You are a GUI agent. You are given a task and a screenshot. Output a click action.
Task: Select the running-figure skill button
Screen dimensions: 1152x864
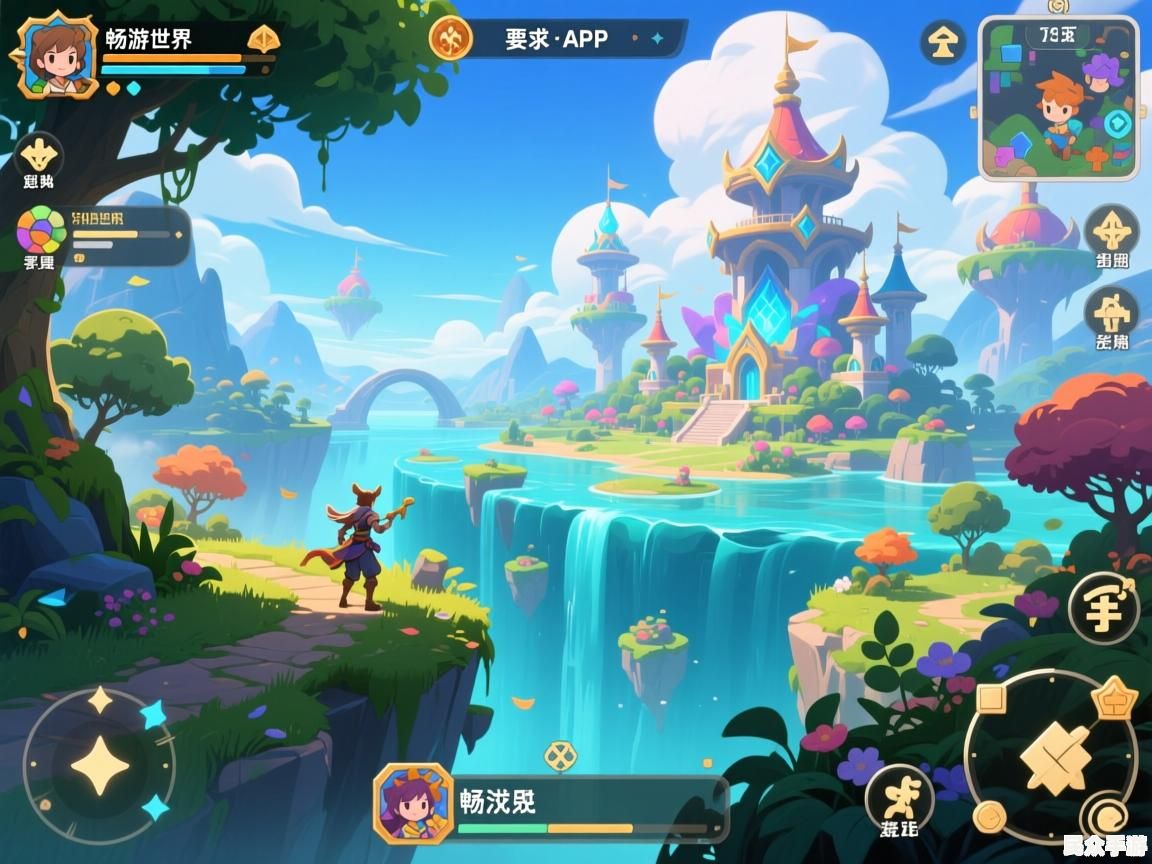[x=899, y=798]
